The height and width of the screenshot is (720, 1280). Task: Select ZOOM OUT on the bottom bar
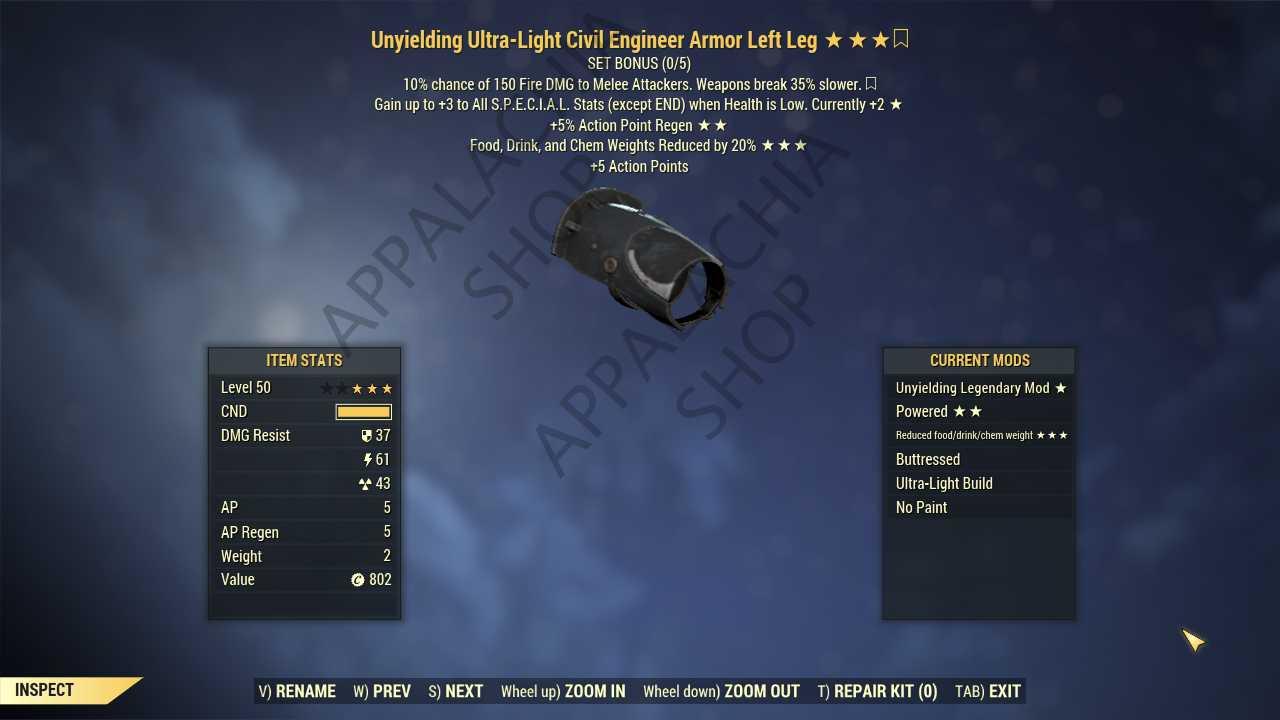[x=721, y=691]
